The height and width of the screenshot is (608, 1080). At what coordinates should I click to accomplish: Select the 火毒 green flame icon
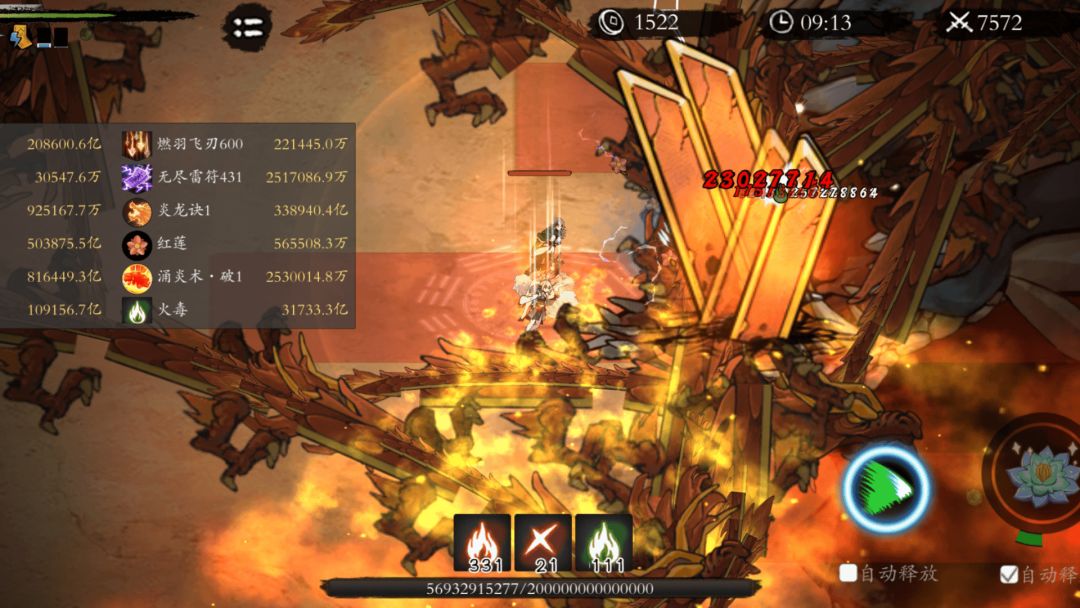137,310
